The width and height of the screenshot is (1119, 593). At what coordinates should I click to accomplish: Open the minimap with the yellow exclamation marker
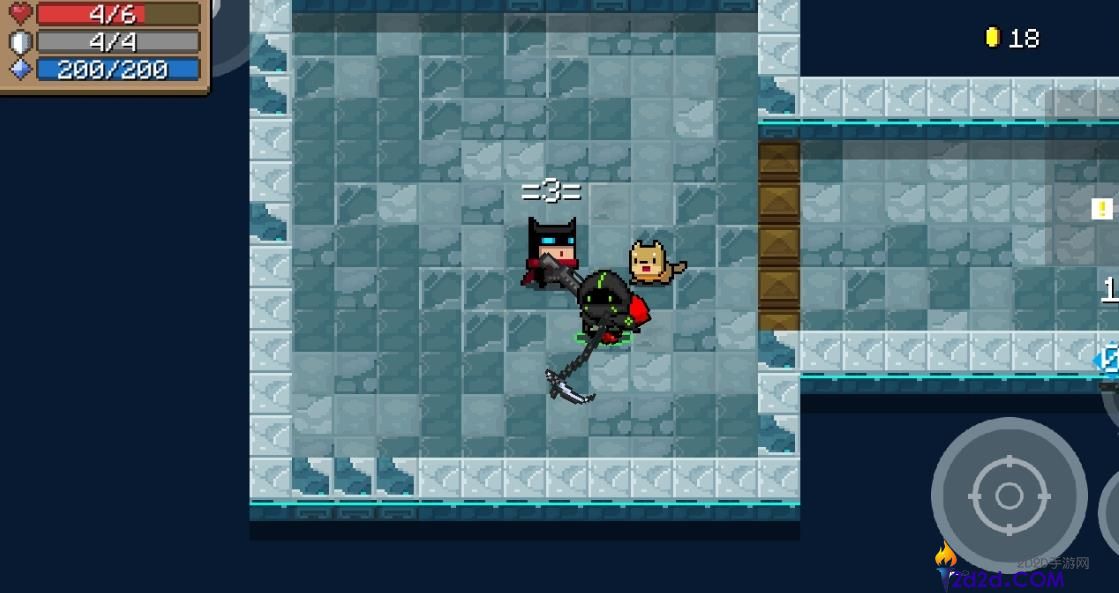pos(1101,209)
